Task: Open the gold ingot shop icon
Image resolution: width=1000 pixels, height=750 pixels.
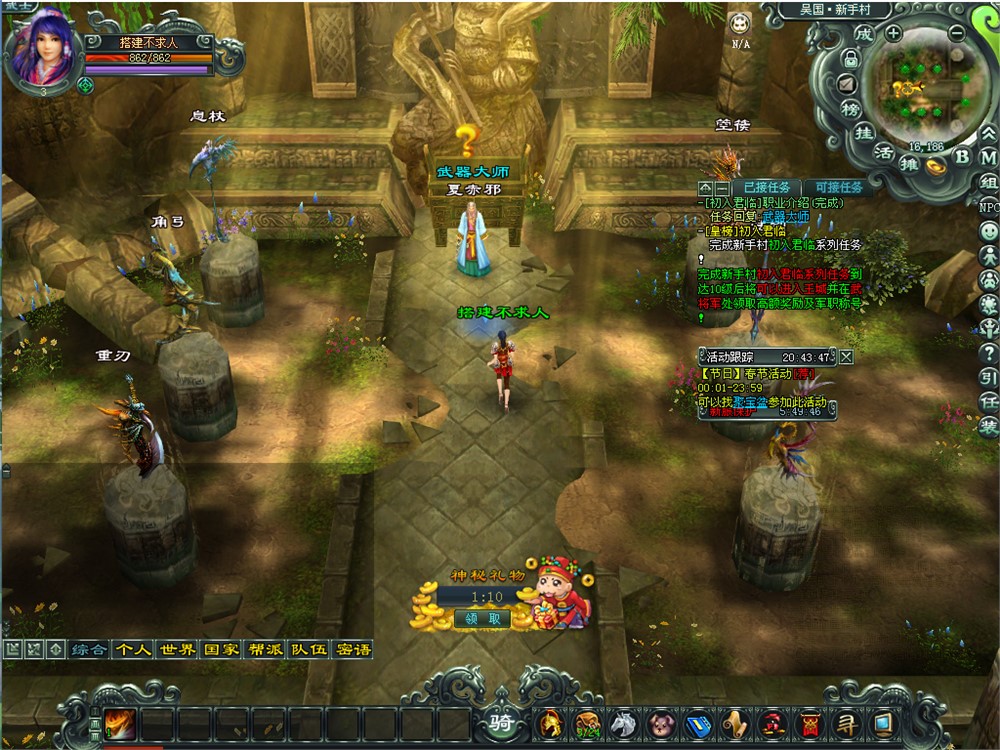Action: [936, 166]
